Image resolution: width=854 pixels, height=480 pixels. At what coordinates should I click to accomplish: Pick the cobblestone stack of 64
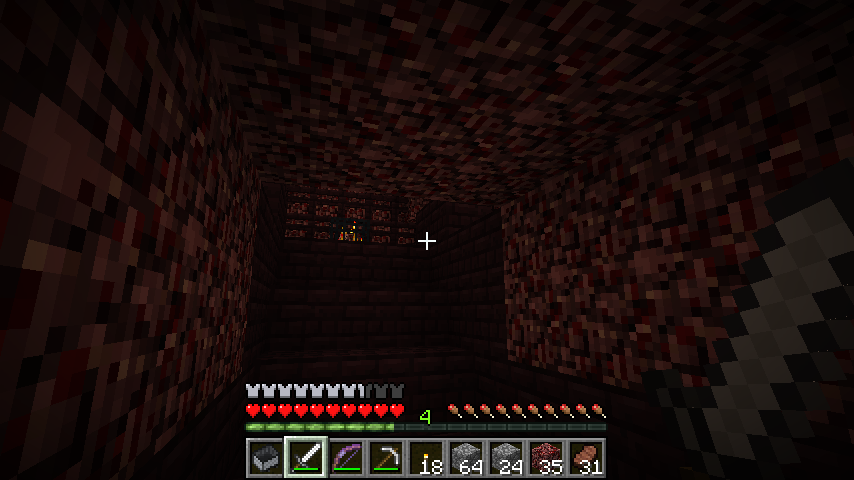pyautogui.click(x=465, y=458)
